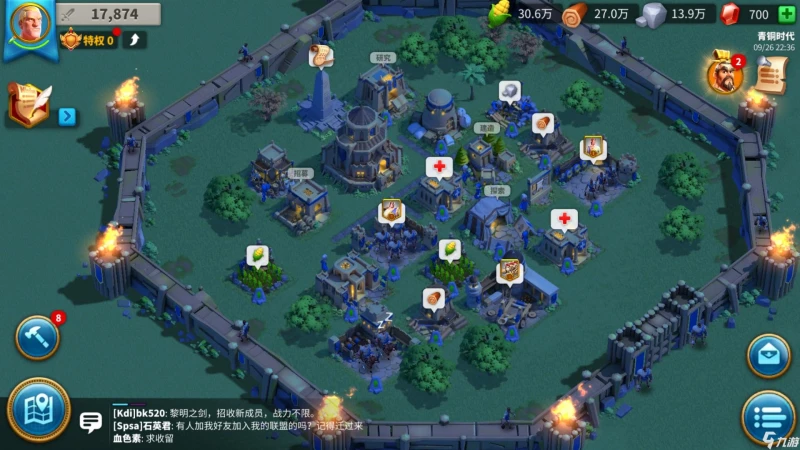Open the hammer build menu
Screen dimensions: 800x450
(37, 337)
